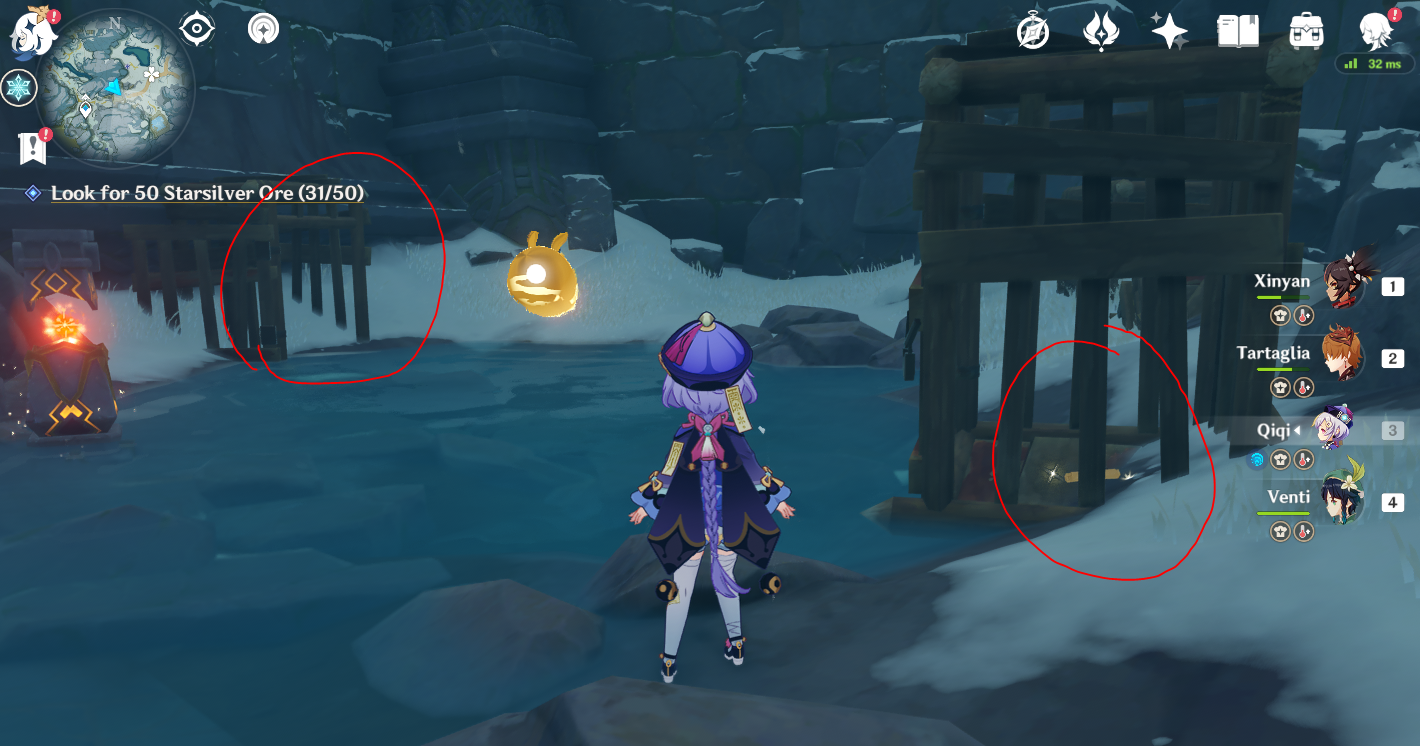Open the navigation tracking icon near minimap
The image size is (1420, 746).
point(262,28)
